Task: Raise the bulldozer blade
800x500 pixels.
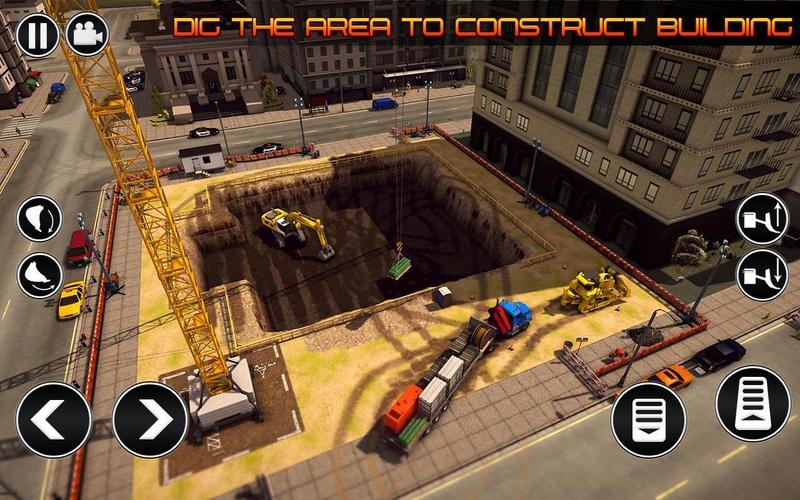Action: pyautogui.click(x=762, y=219)
